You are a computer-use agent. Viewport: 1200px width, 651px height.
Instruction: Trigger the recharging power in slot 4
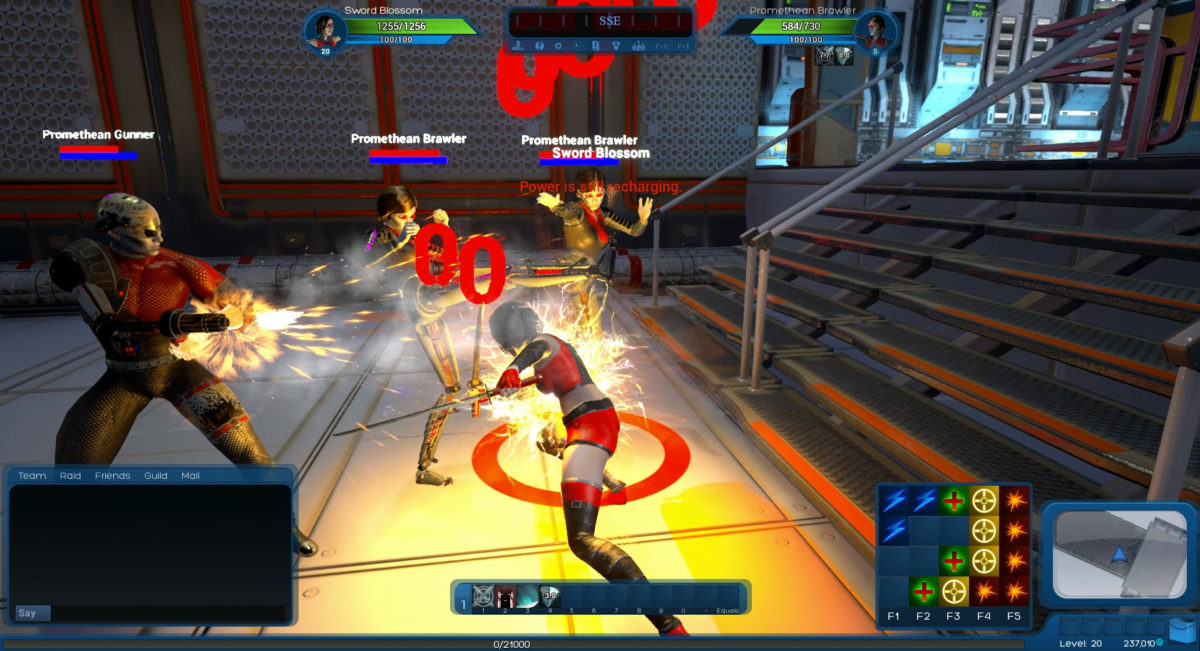[550, 597]
